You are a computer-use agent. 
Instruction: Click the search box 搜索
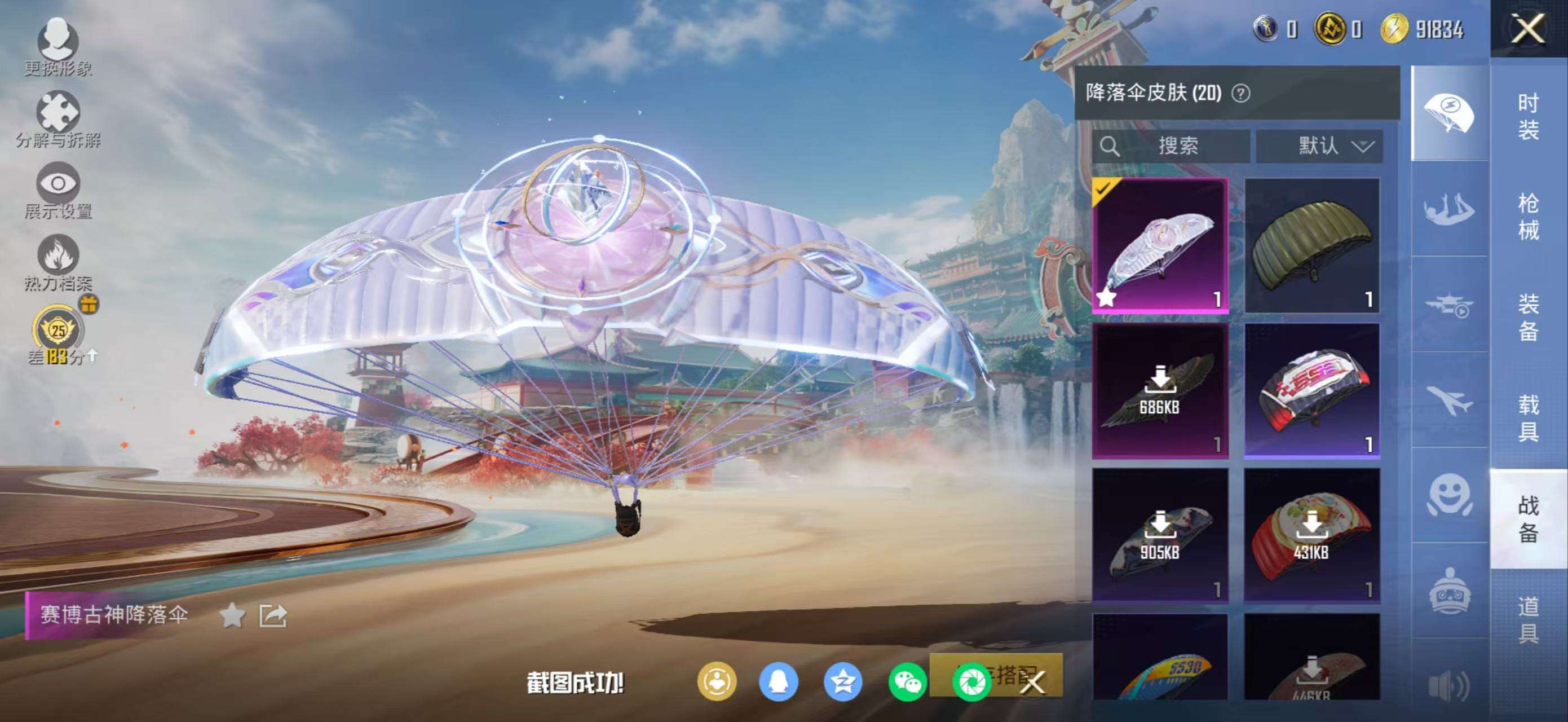(1170, 146)
